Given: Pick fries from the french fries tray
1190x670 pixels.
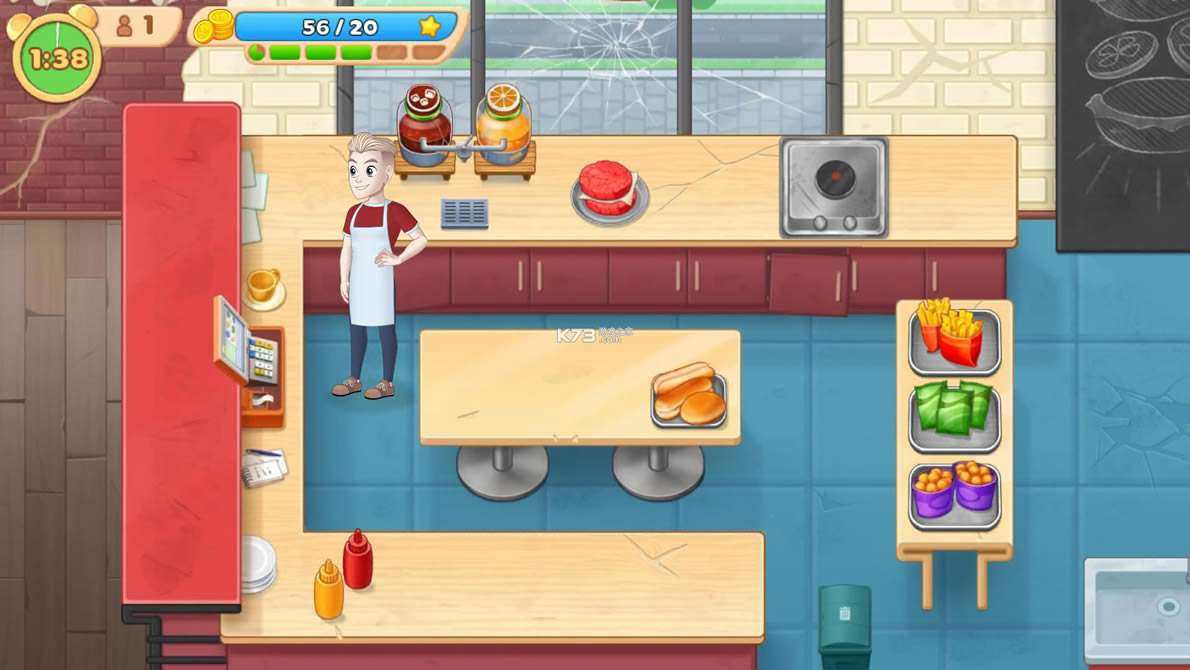Looking at the screenshot, I should tap(953, 340).
